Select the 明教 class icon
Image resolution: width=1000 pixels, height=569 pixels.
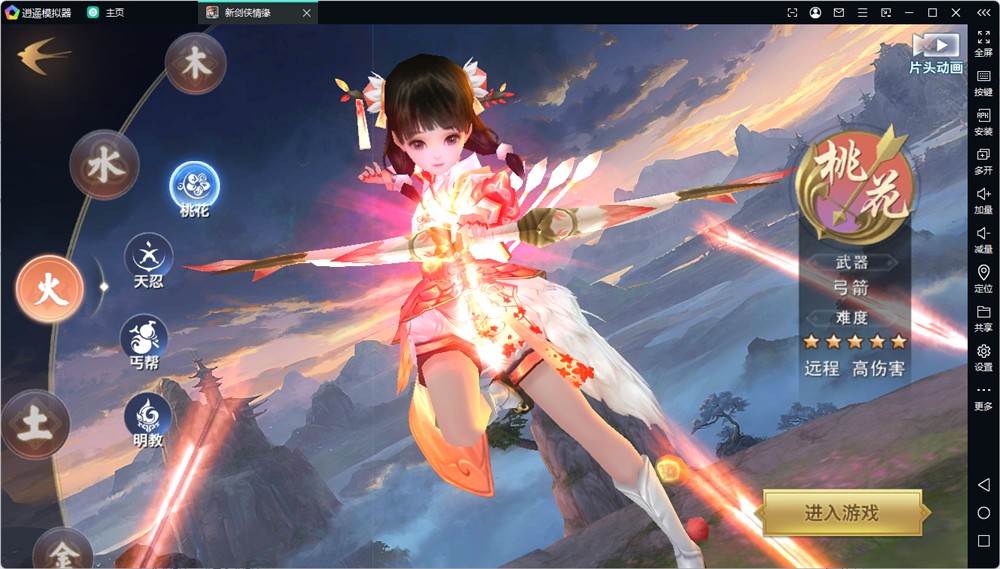pos(148,415)
